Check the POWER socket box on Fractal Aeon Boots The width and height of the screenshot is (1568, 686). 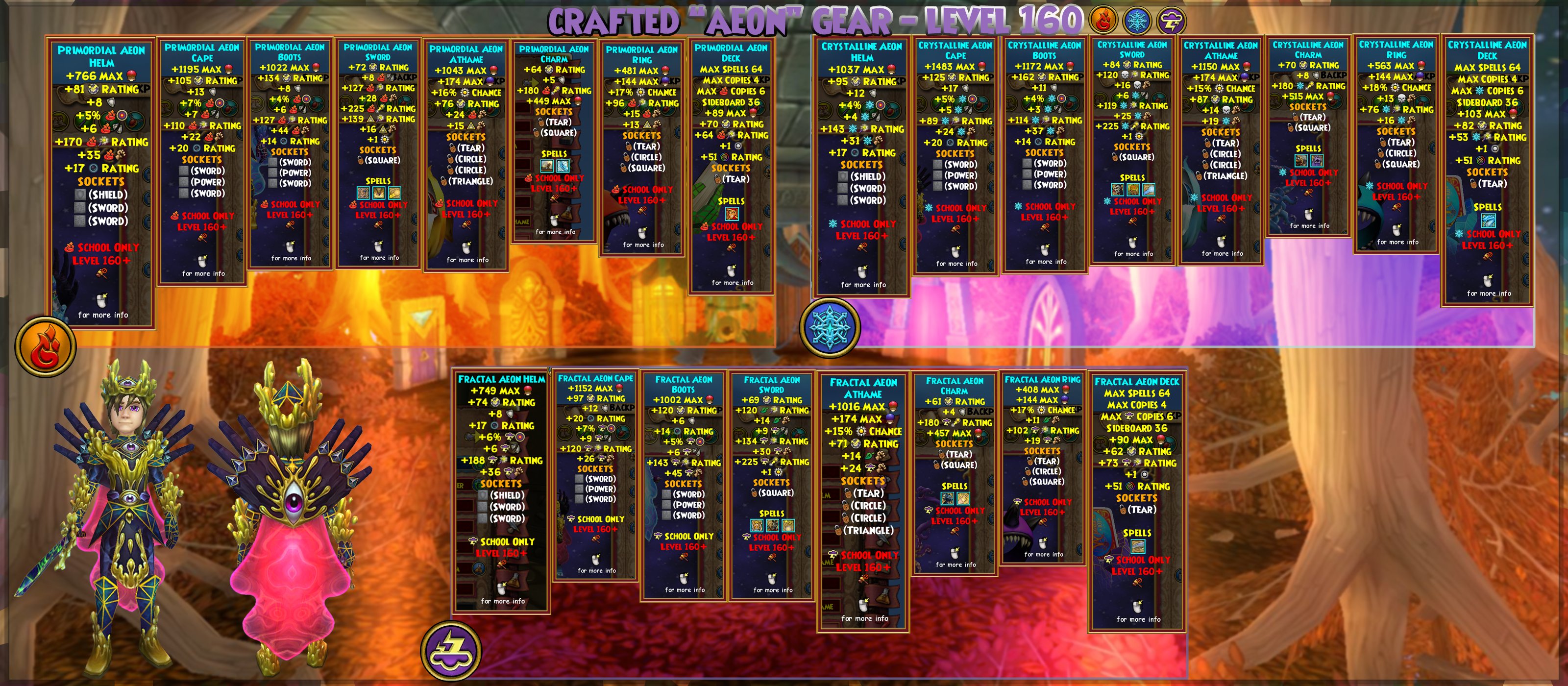[x=666, y=504]
